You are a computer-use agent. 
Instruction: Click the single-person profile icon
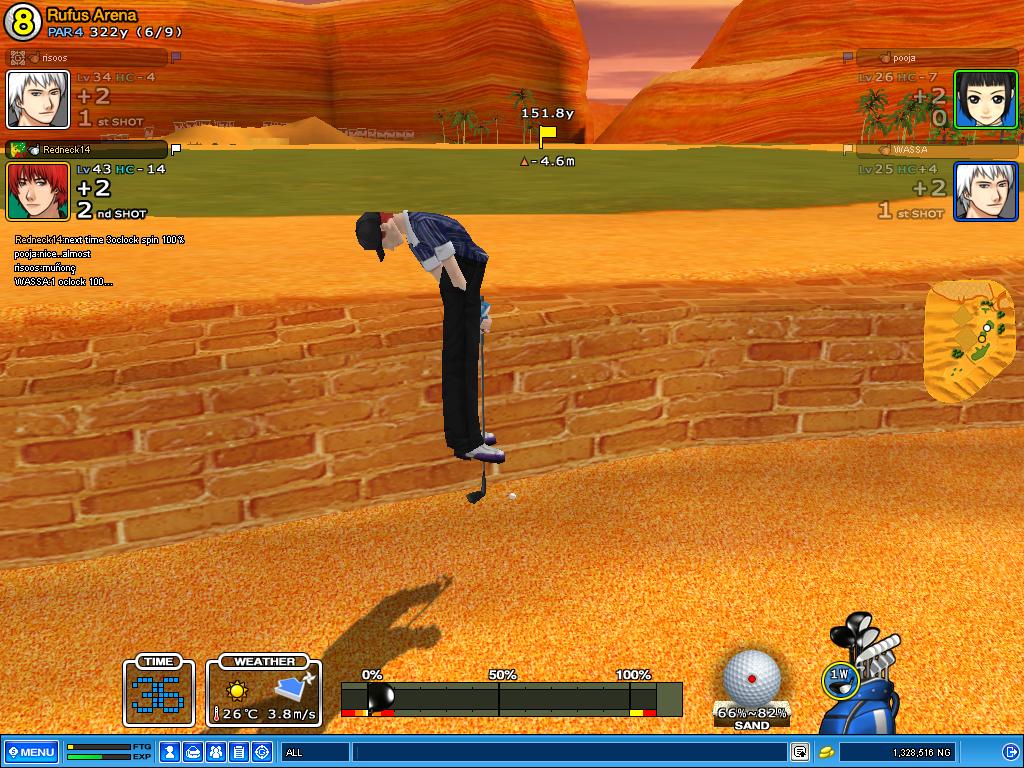pos(171,752)
